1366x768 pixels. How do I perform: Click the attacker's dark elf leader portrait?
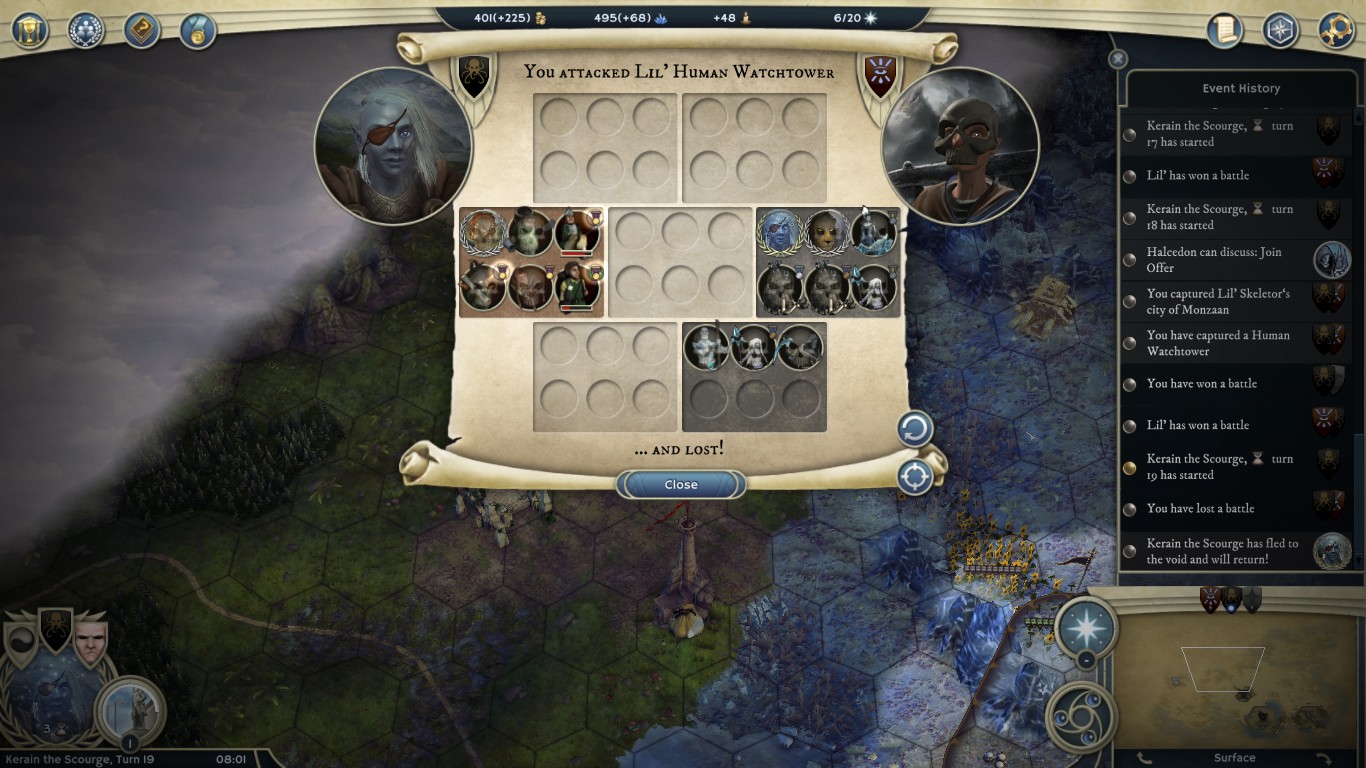tap(393, 146)
